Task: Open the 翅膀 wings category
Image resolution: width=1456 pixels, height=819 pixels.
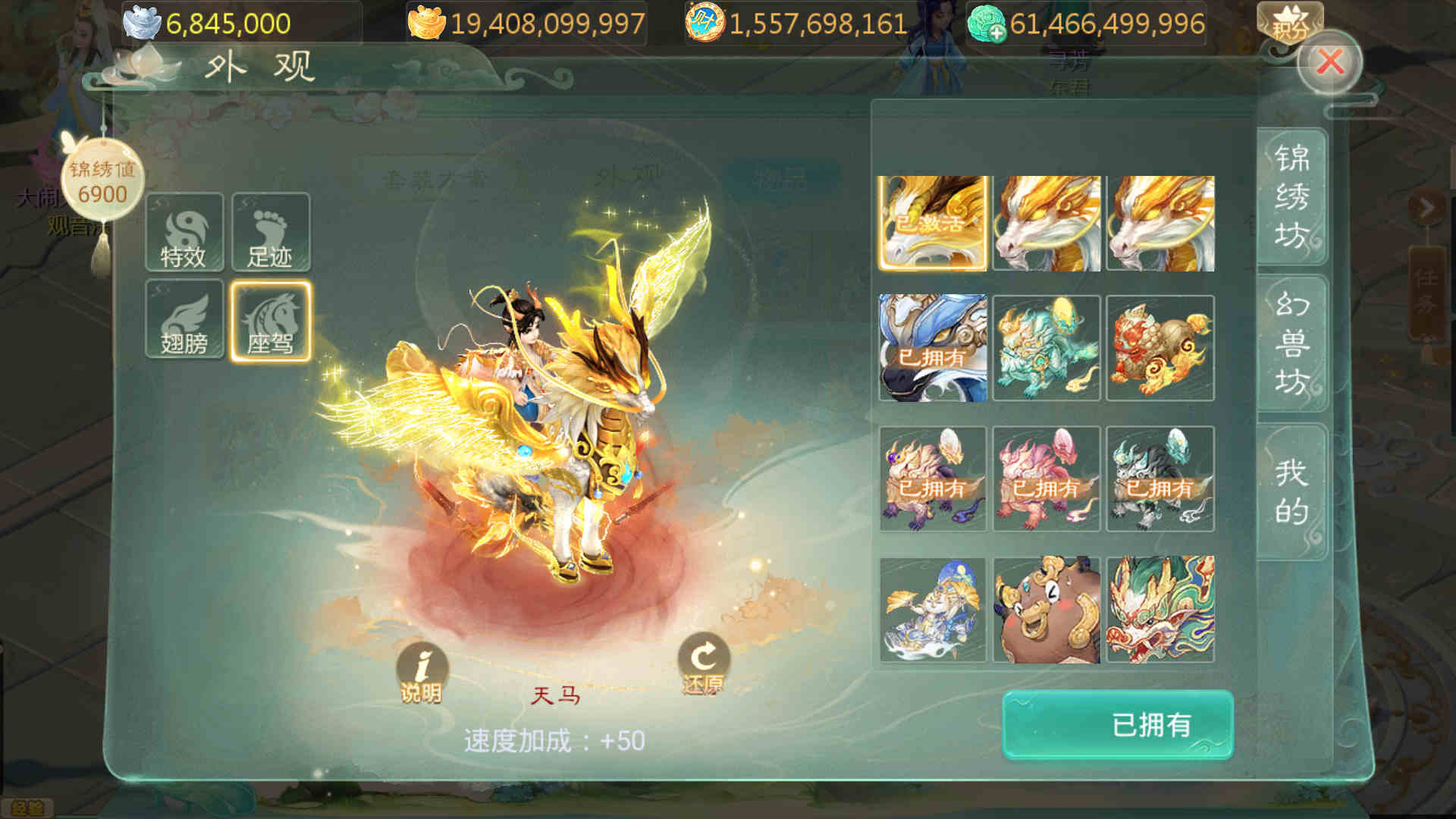Action: (x=184, y=319)
